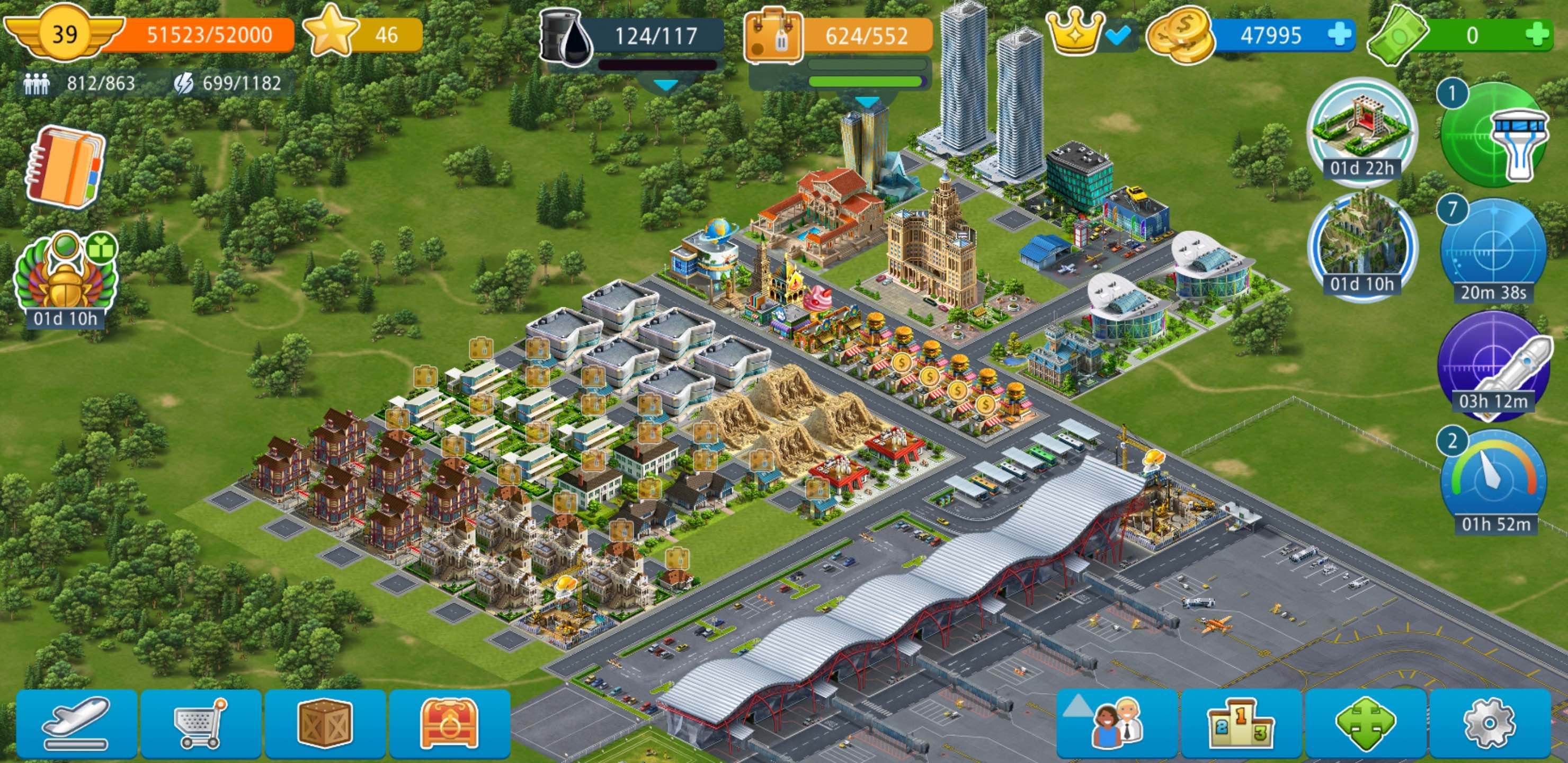Viewport: 1568px width, 763px height.
Task: Expand the fuel barrel dropdown arrow
Action: coord(665,86)
